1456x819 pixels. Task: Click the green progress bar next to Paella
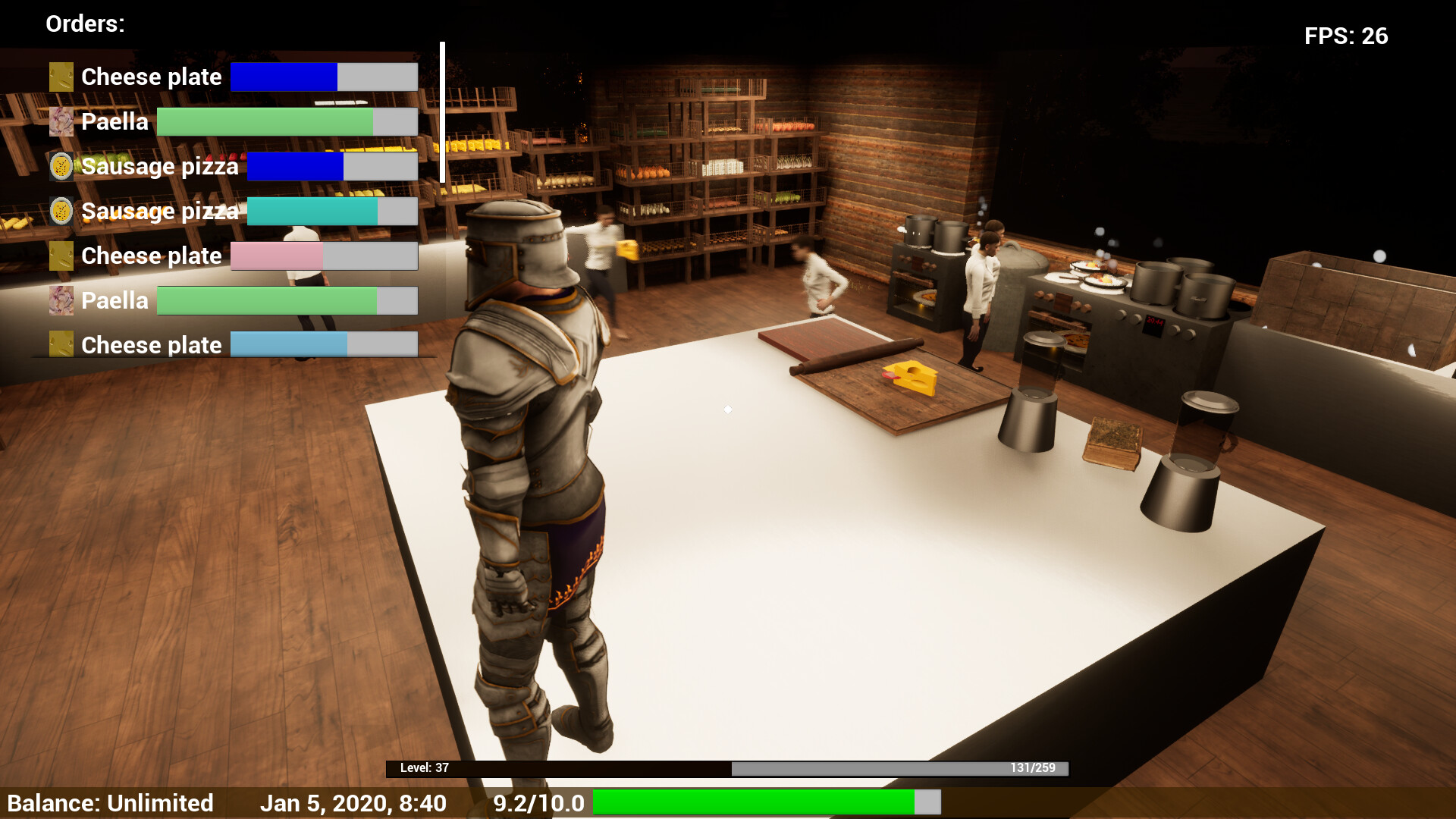(x=265, y=121)
